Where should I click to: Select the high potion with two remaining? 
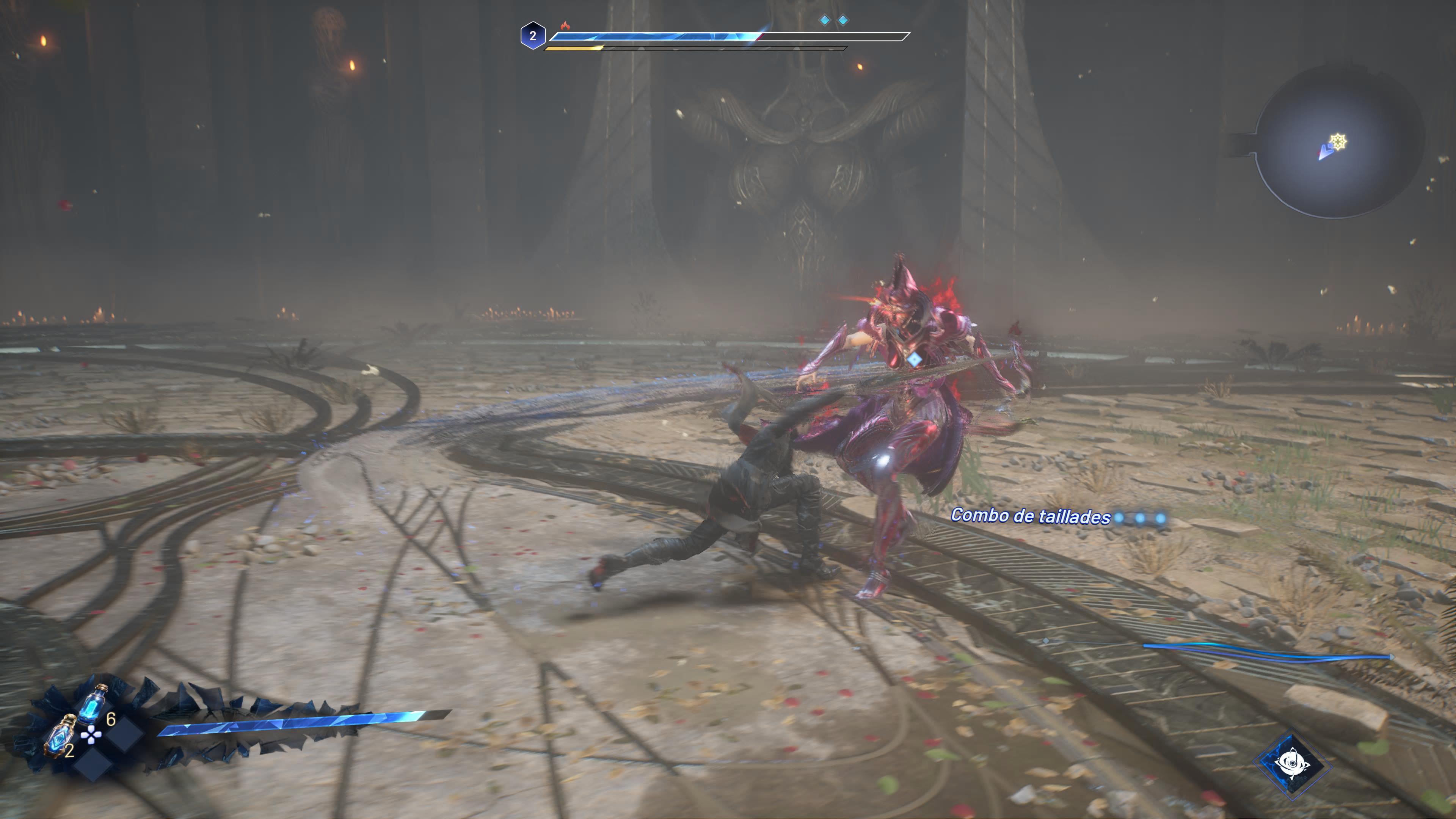click(61, 735)
